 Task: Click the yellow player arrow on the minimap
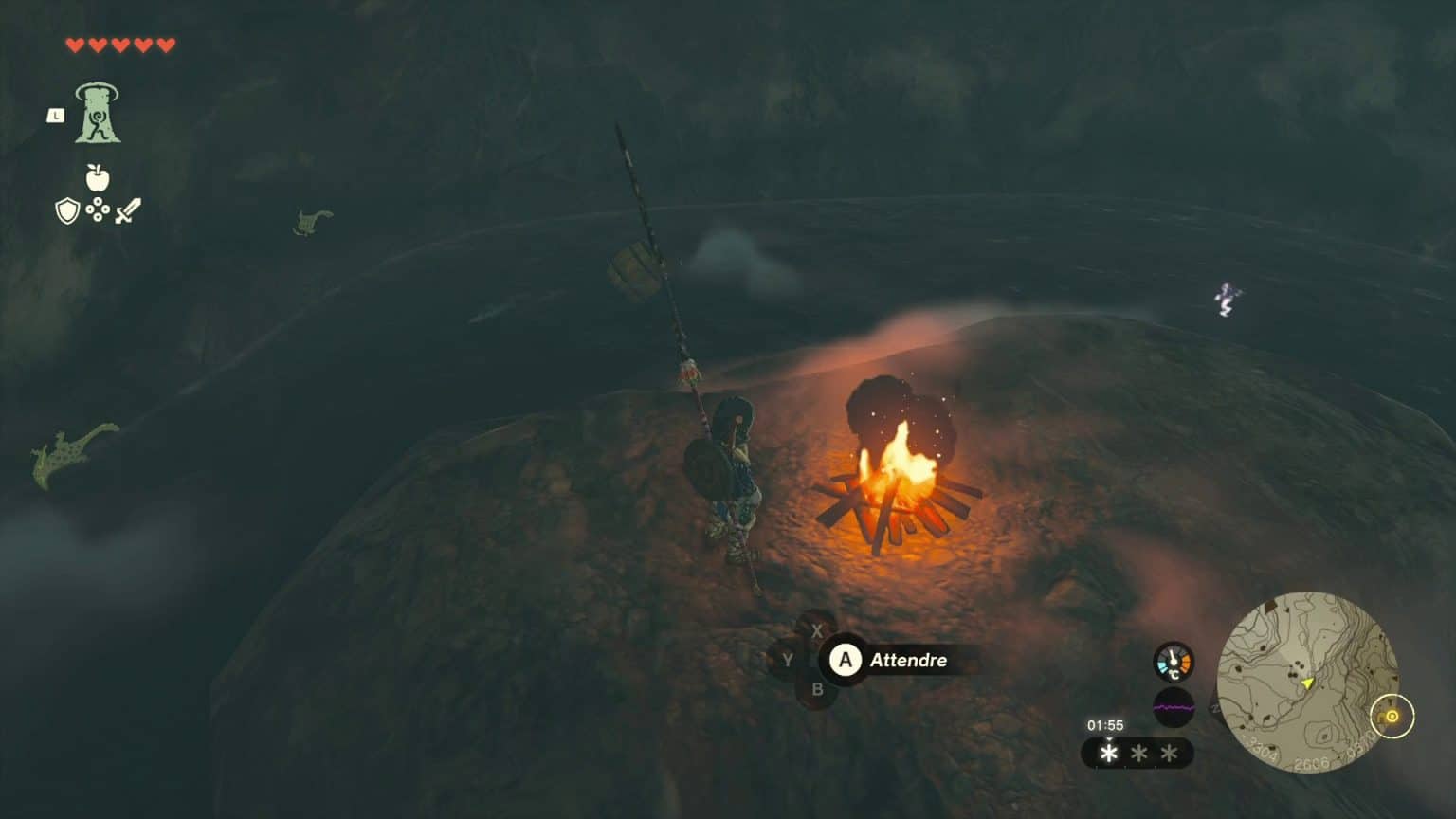pyautogui.click(x=1308, y=682)
